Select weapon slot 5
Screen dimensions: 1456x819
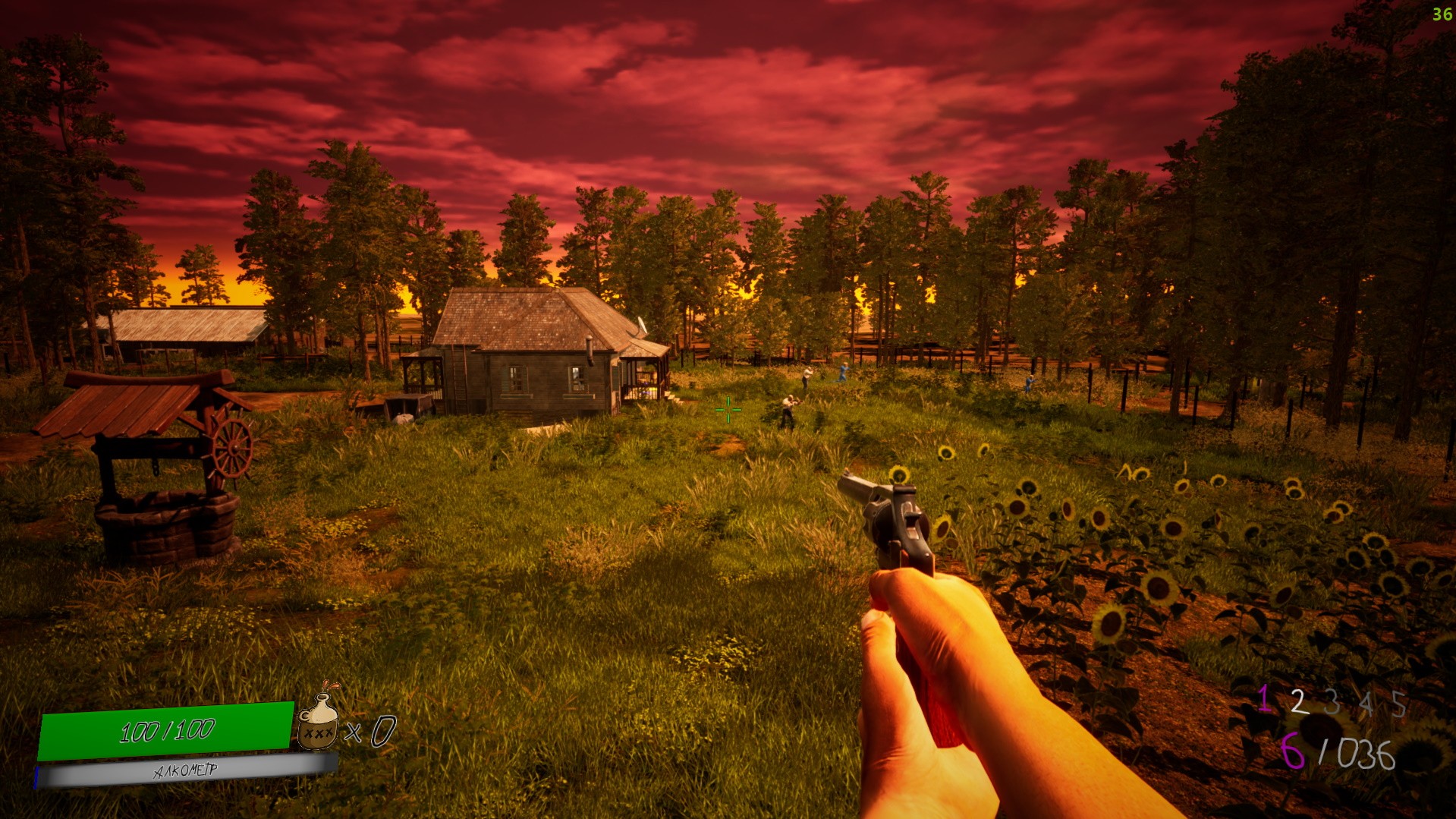[1398, 704]
